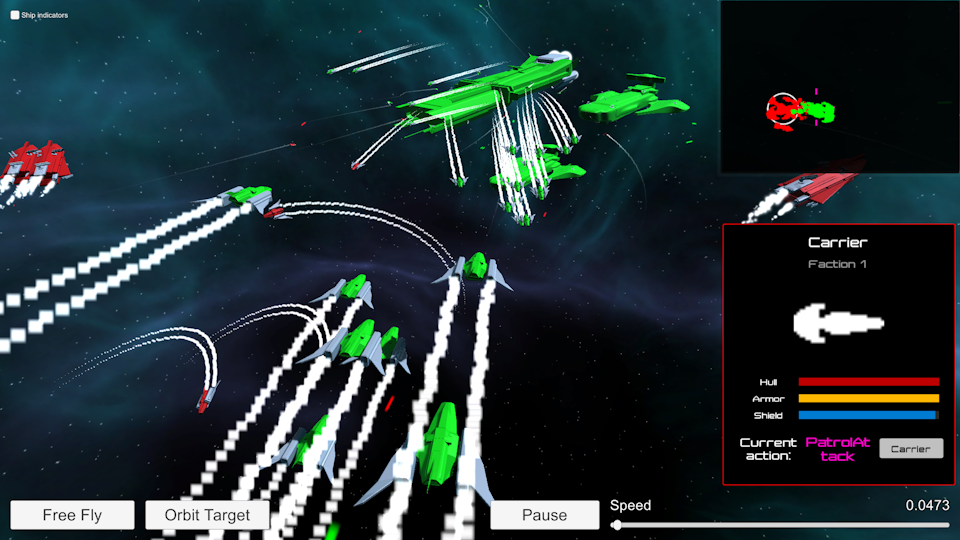Switch to Free Fly camera mode
The height and width of the screenshot is (540, 960).
(x=72, y=515)
